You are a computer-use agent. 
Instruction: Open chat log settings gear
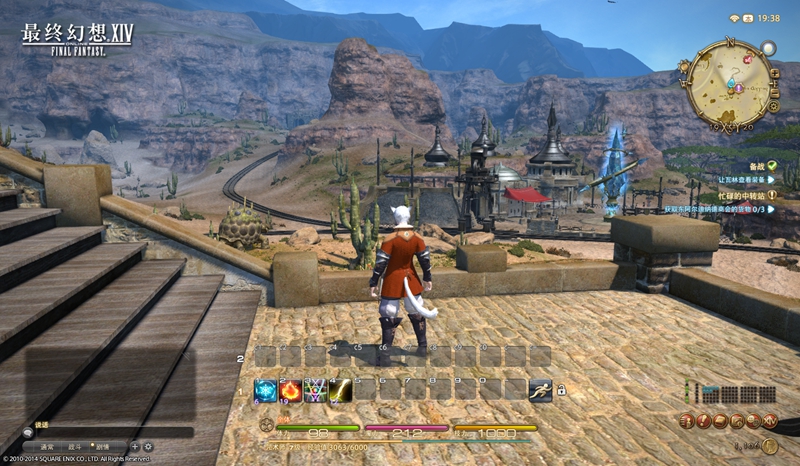pos(148,446)
